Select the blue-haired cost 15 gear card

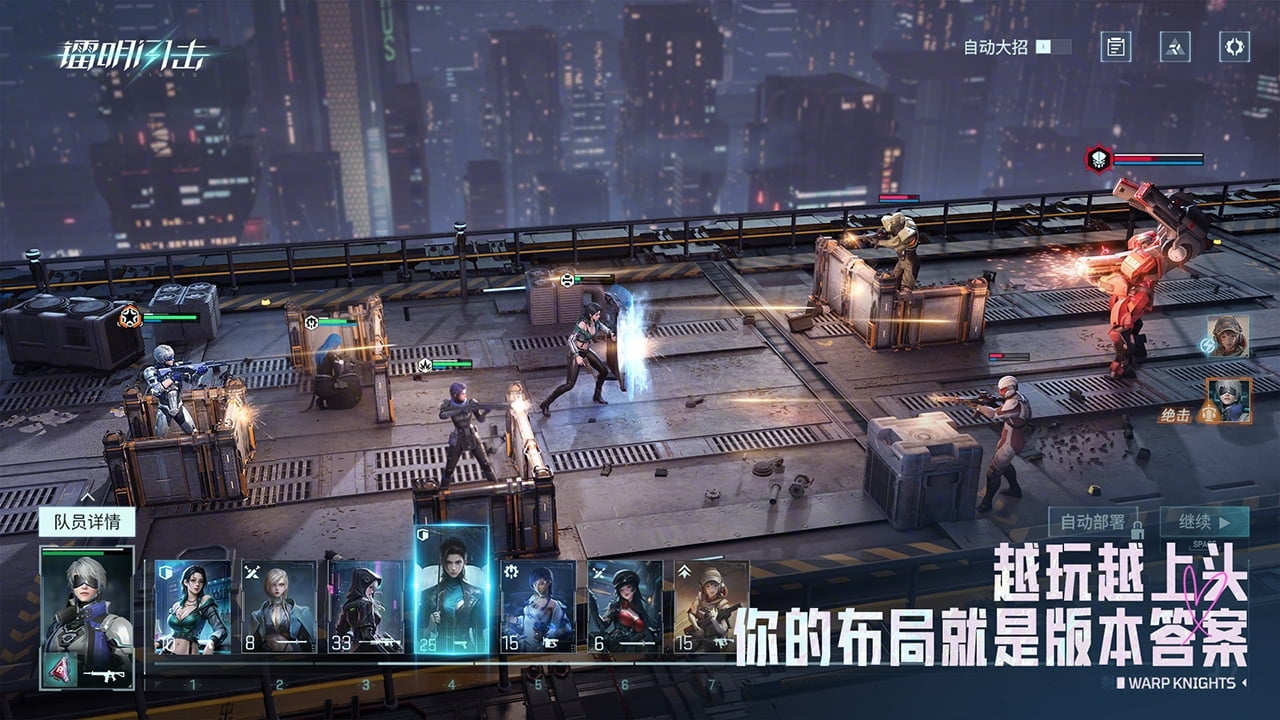point(538,606)
